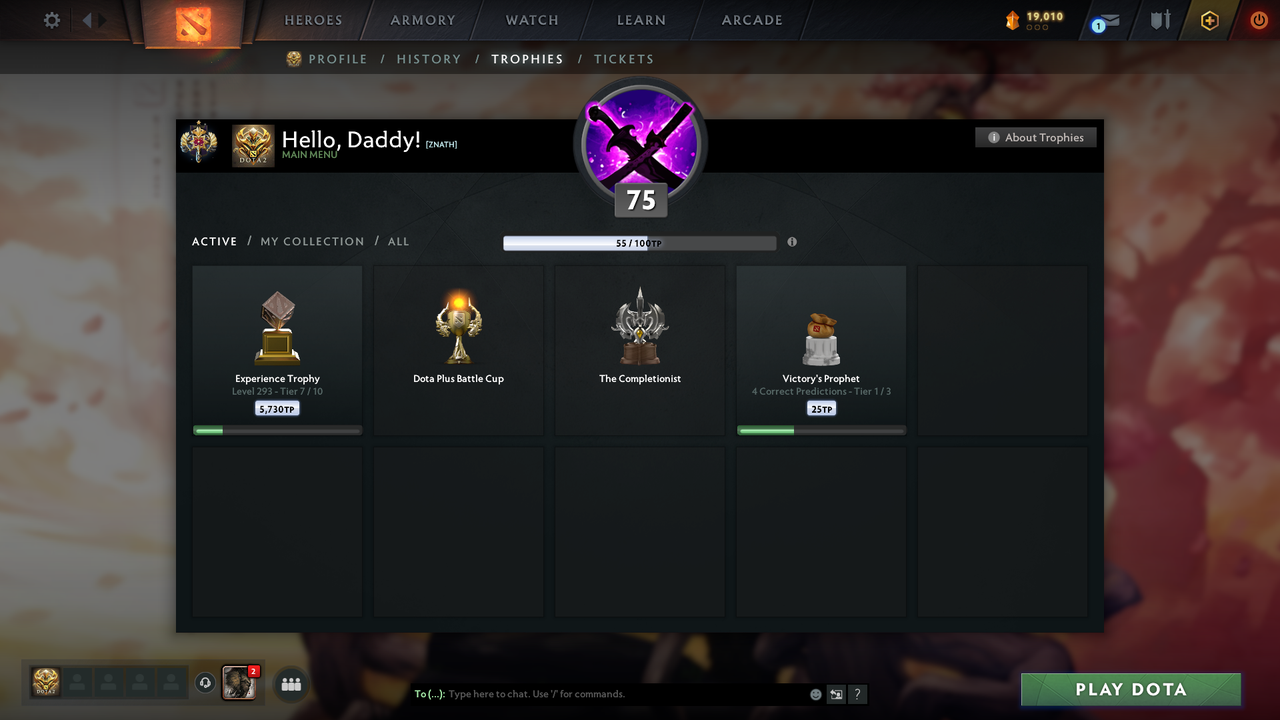1280x720 pixels.
Task: Open the TICKETS tab
Action: [x=624, y=59]
